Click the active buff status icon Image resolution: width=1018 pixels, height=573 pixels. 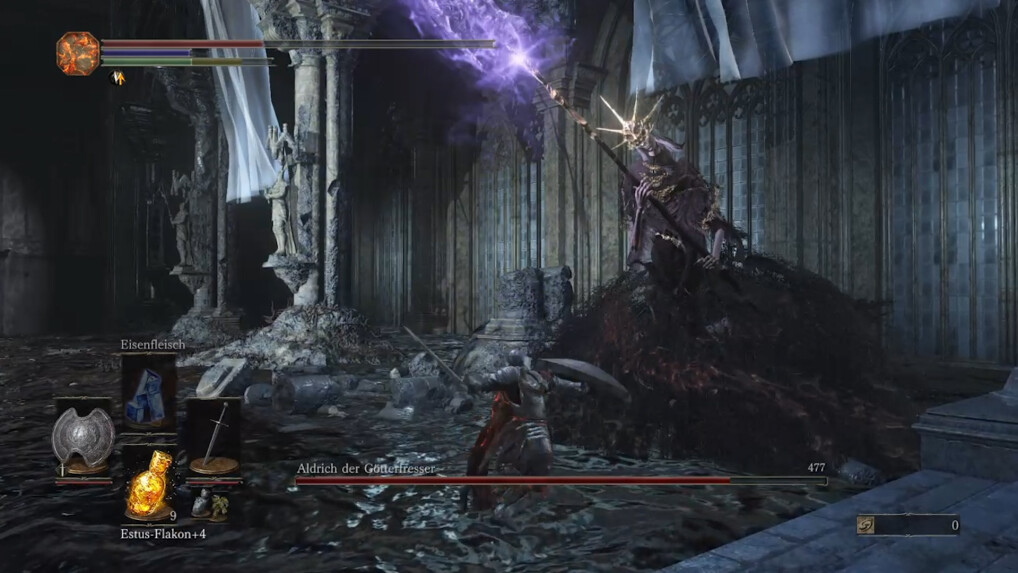point(116,78)
